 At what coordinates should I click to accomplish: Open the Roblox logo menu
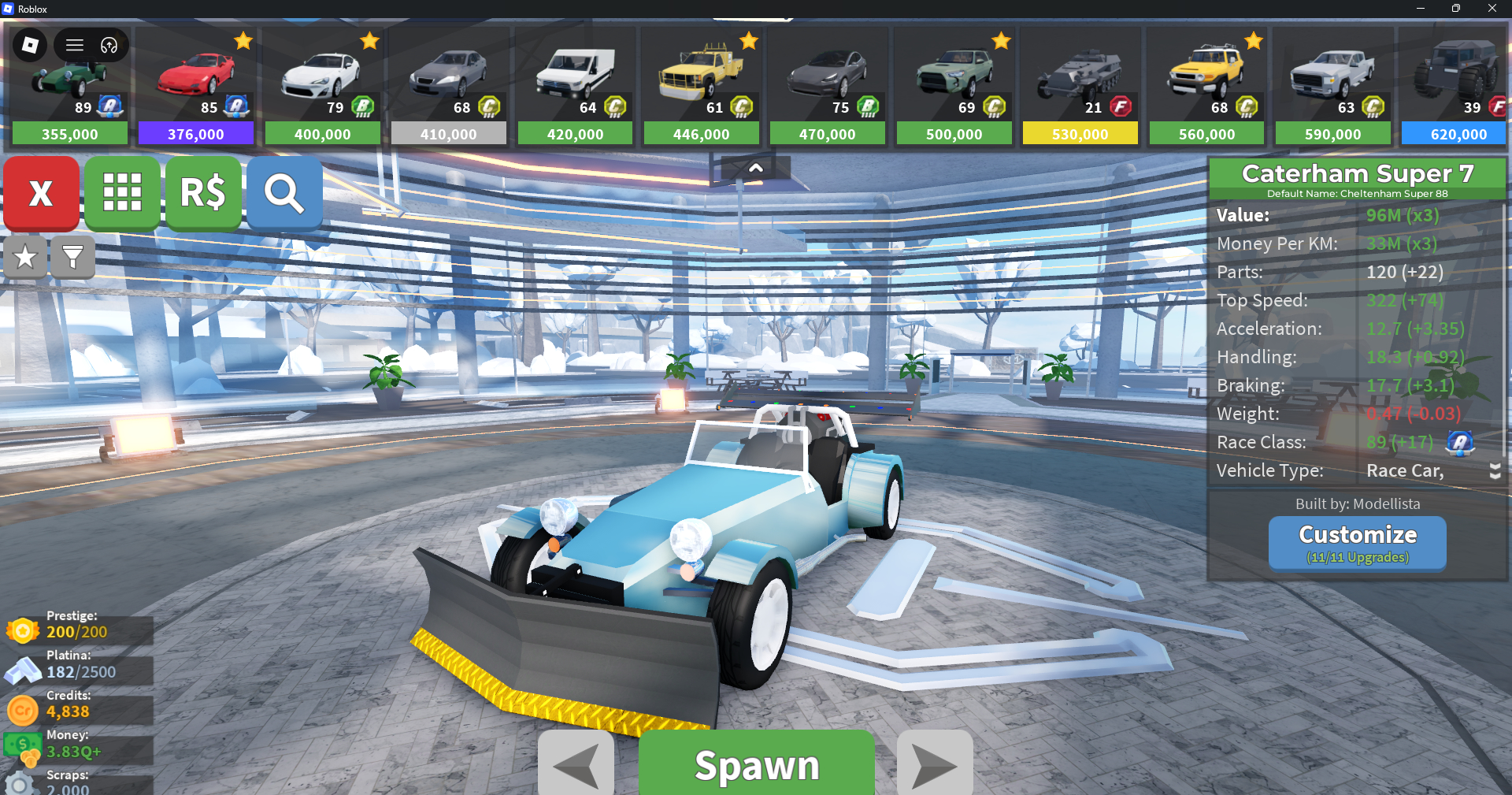click(30, 45)
